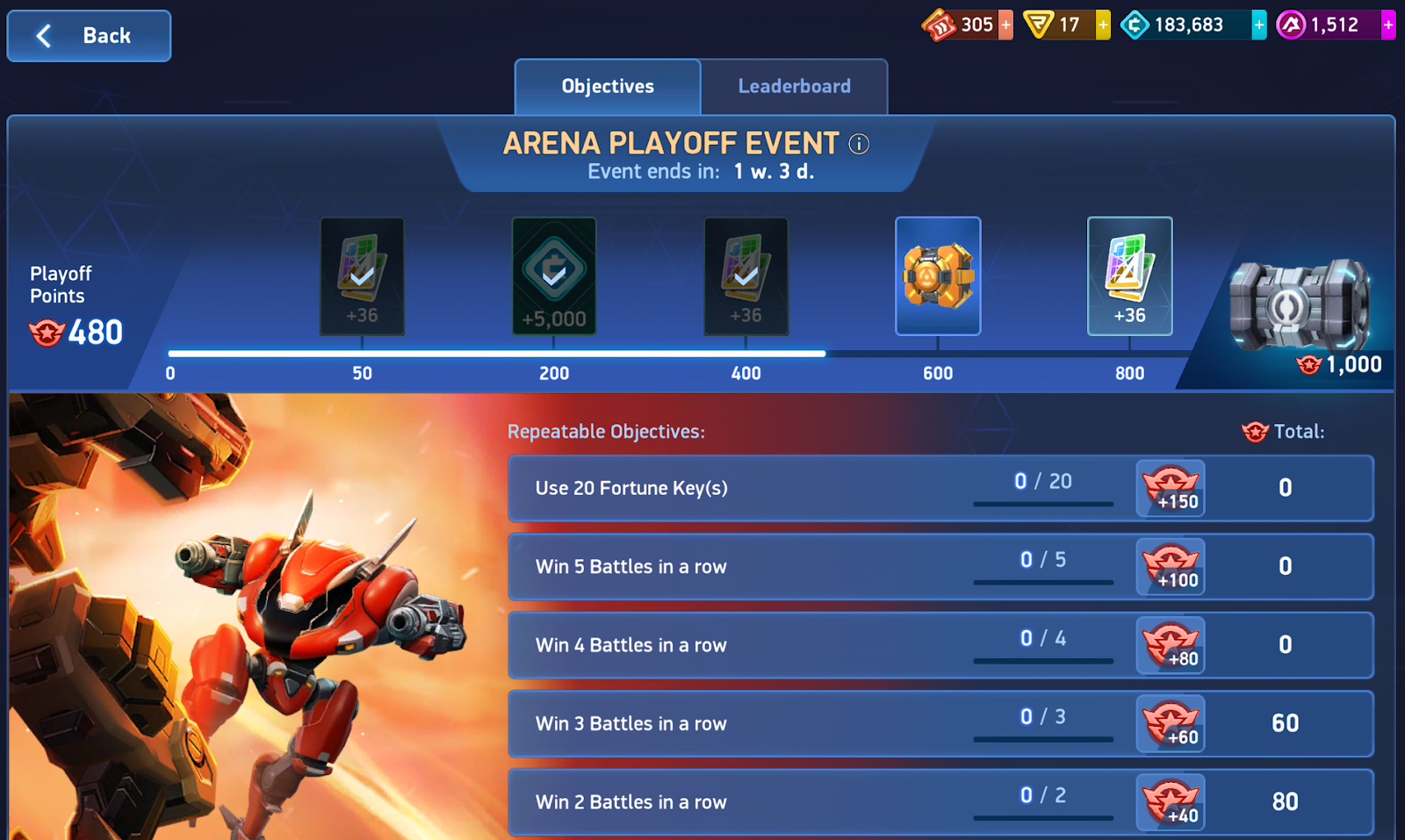Click the cyan silver currency icon
Image resolution: width=1405 pixels, height=840 pixels.
1135,25
